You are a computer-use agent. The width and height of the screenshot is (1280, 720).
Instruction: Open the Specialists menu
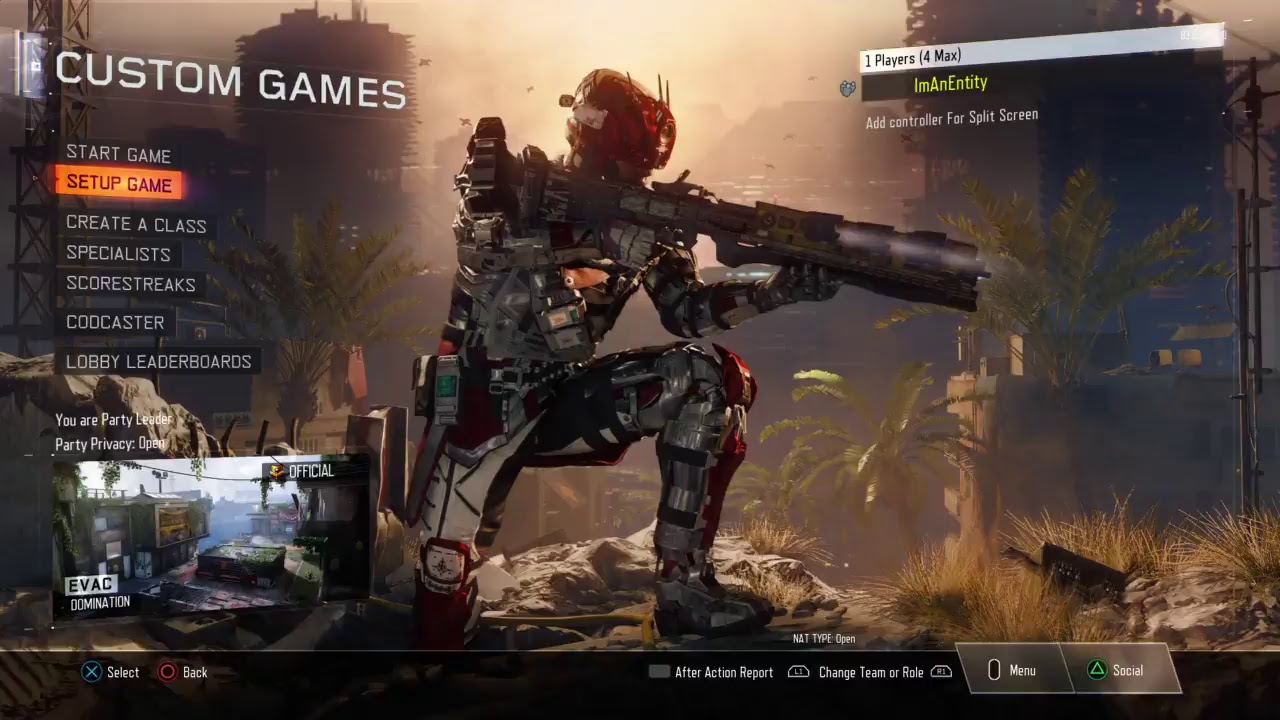pyautogui.click(x=118, y=254)
